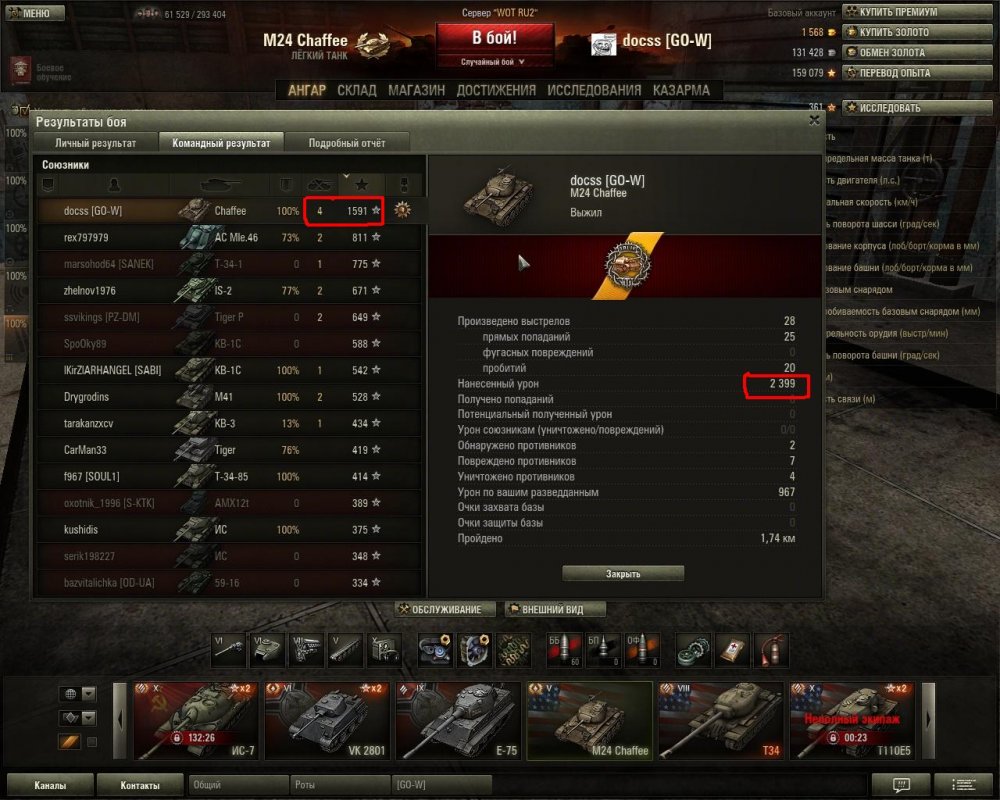Open the МЕНЮ main menu
Viewport: 1000px width, 800px height.
[29, 13]
